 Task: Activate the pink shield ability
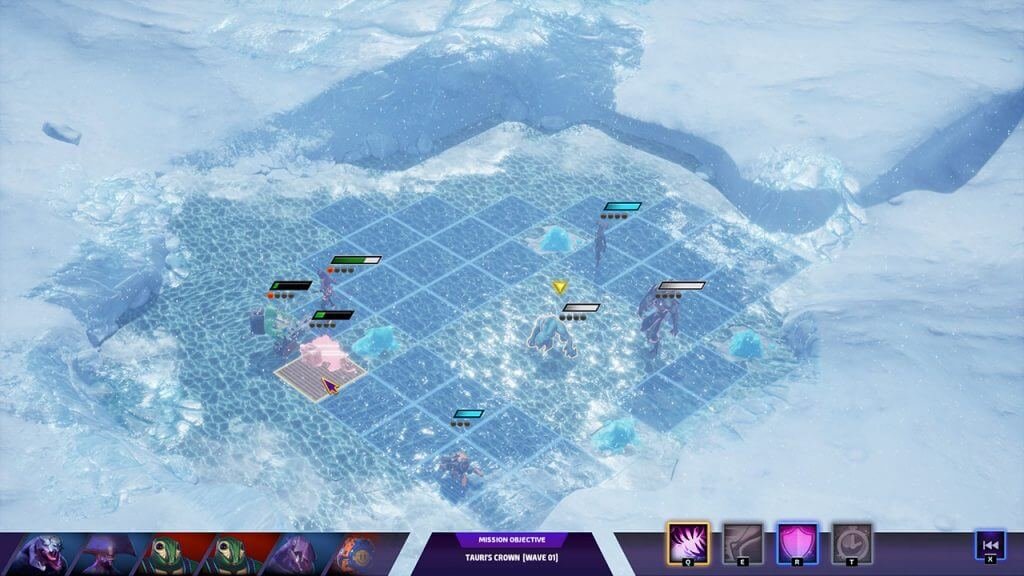797,544
